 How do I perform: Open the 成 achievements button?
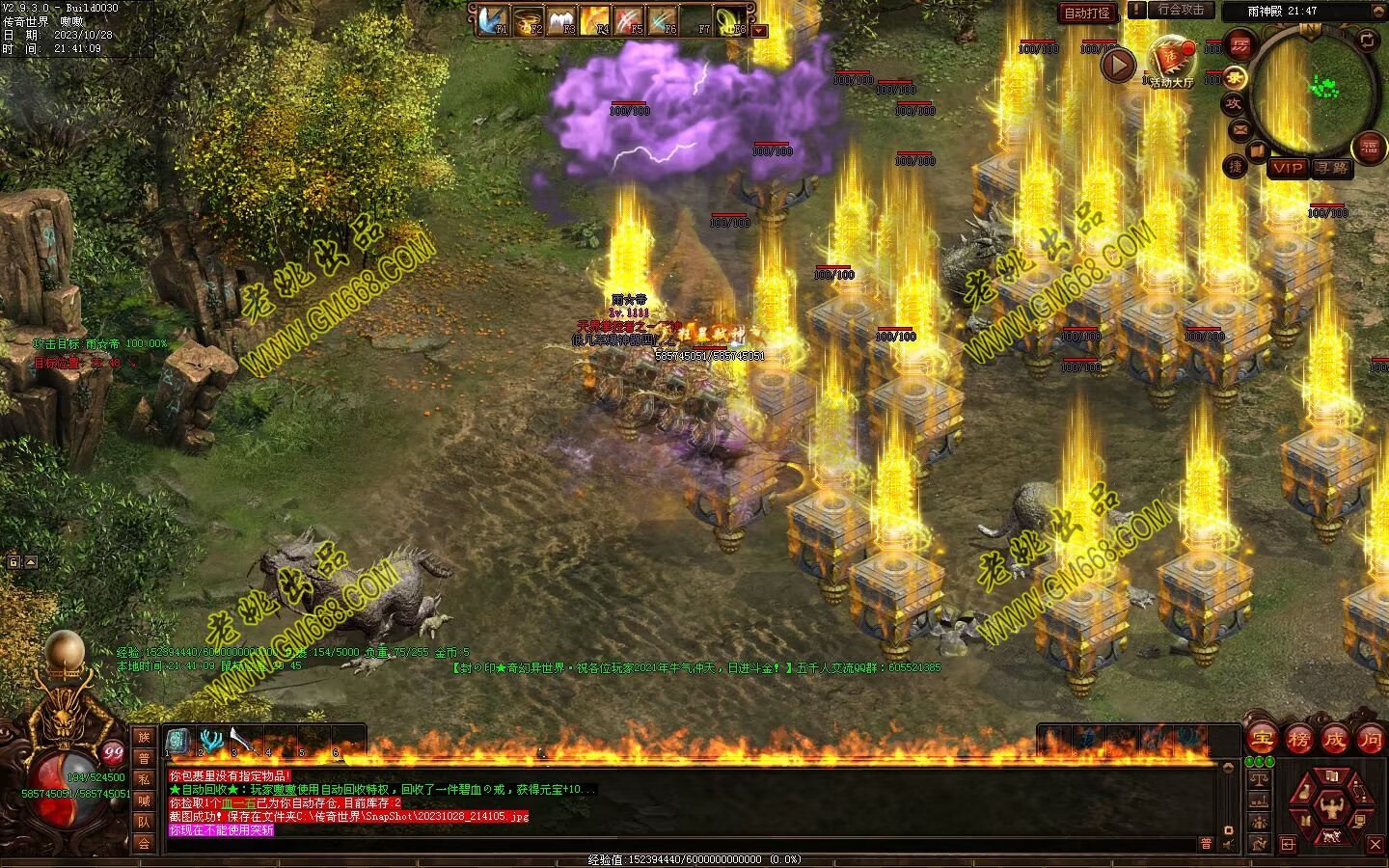(1335, 740)
